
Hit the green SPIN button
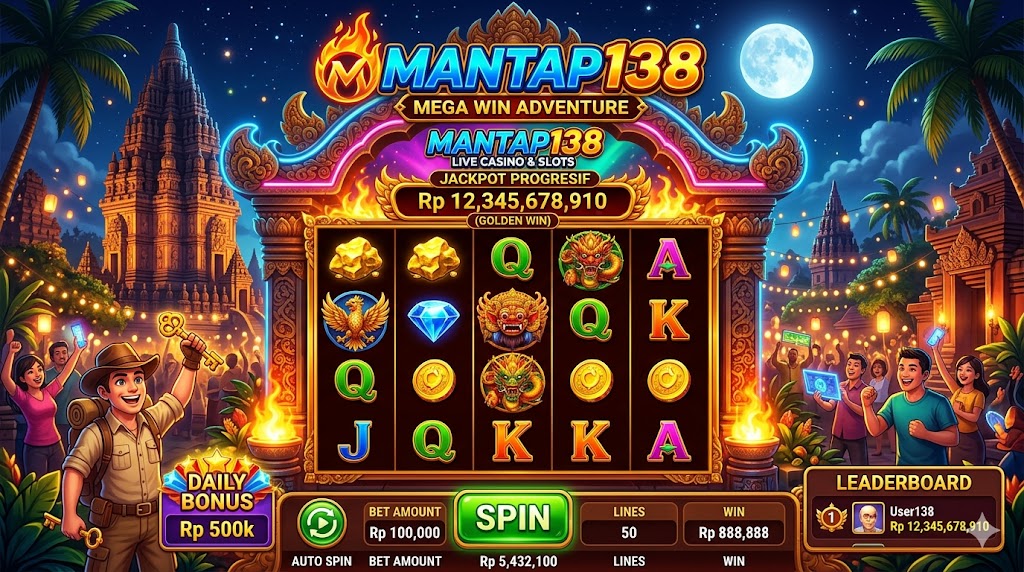(512, 519)
